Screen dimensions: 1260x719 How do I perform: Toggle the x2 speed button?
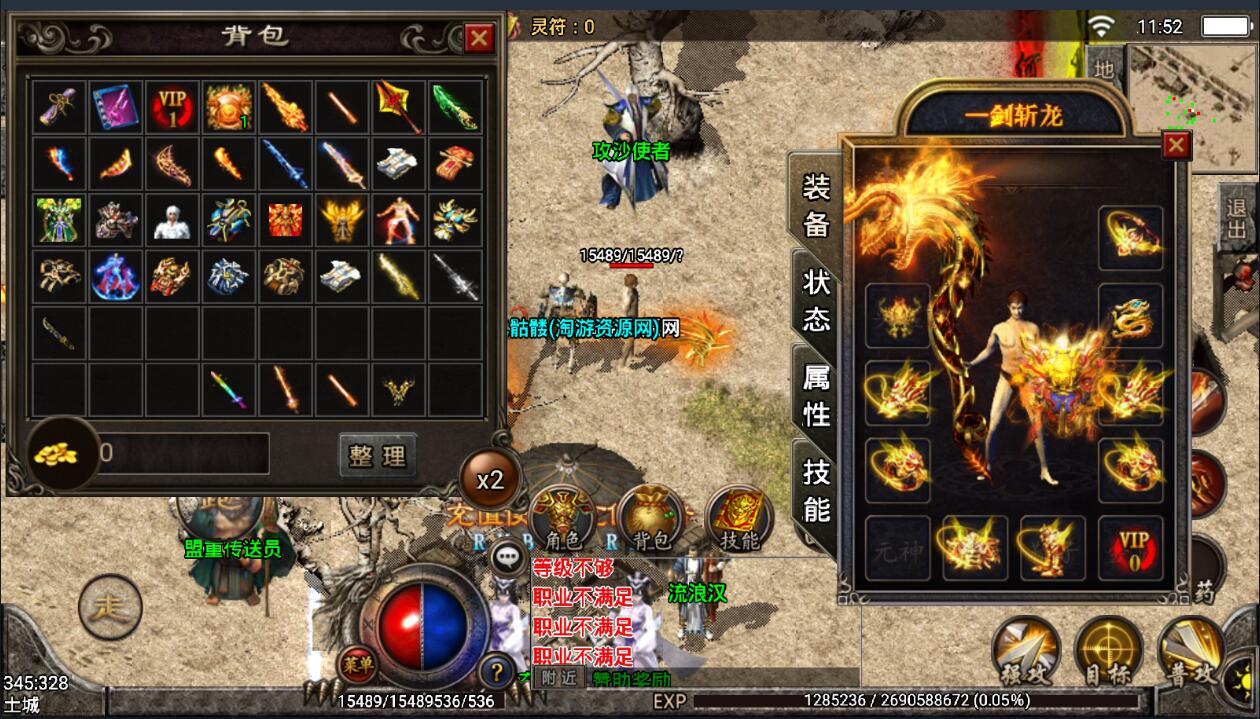pyautogui.click(x=489, y=480)
